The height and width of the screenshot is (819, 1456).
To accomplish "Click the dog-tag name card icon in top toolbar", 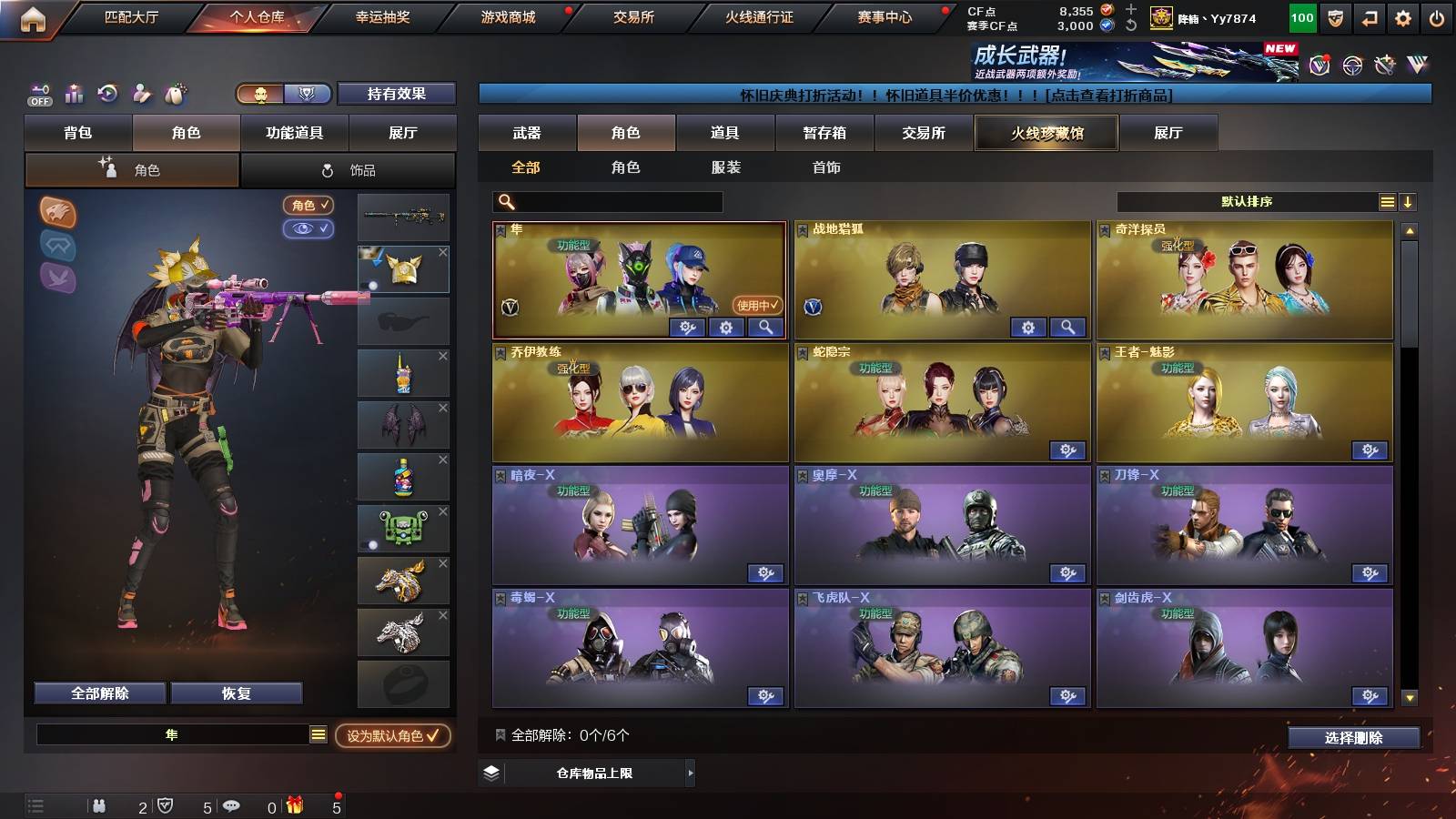I will 175,93.
